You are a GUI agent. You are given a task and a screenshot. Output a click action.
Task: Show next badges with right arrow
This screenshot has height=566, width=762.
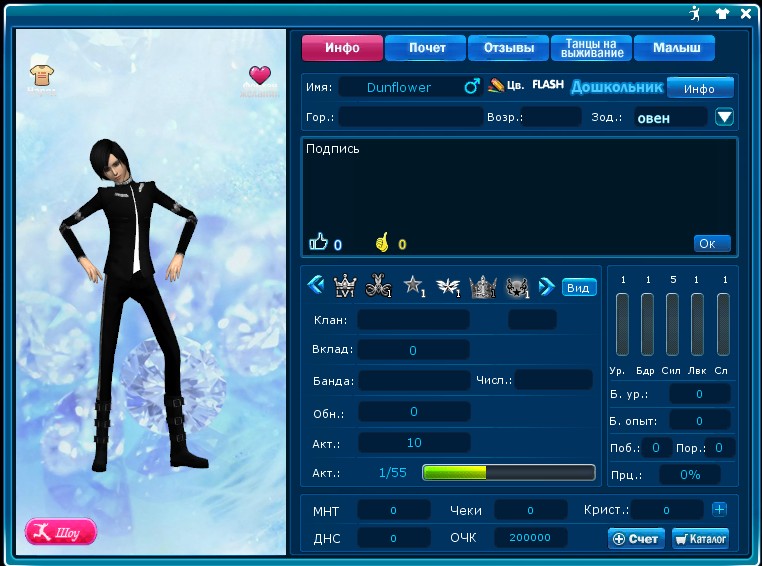[x=546, y=287]
